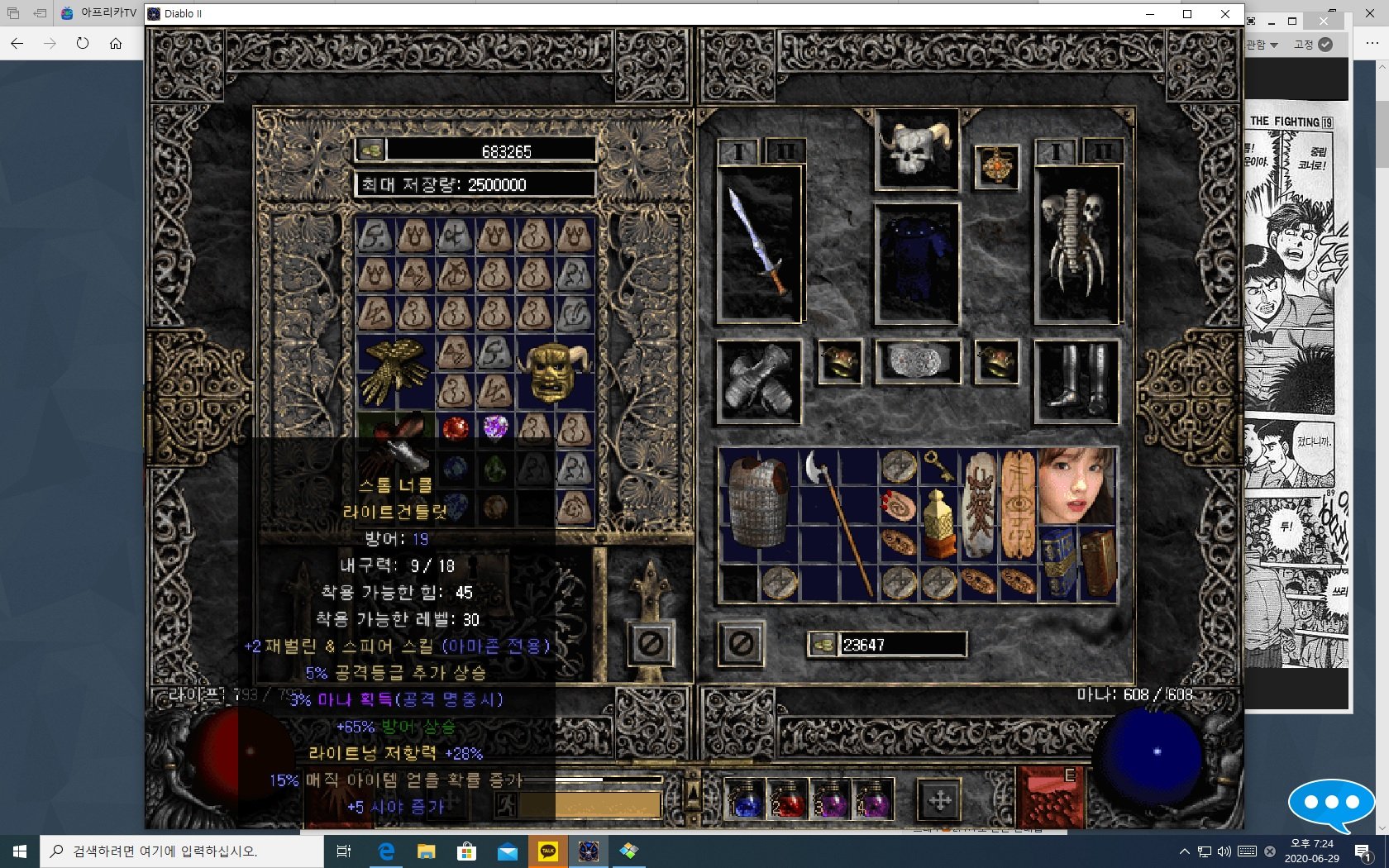Select the equipped belt slot
The image size is (1389, 868).
coord(918,361)
